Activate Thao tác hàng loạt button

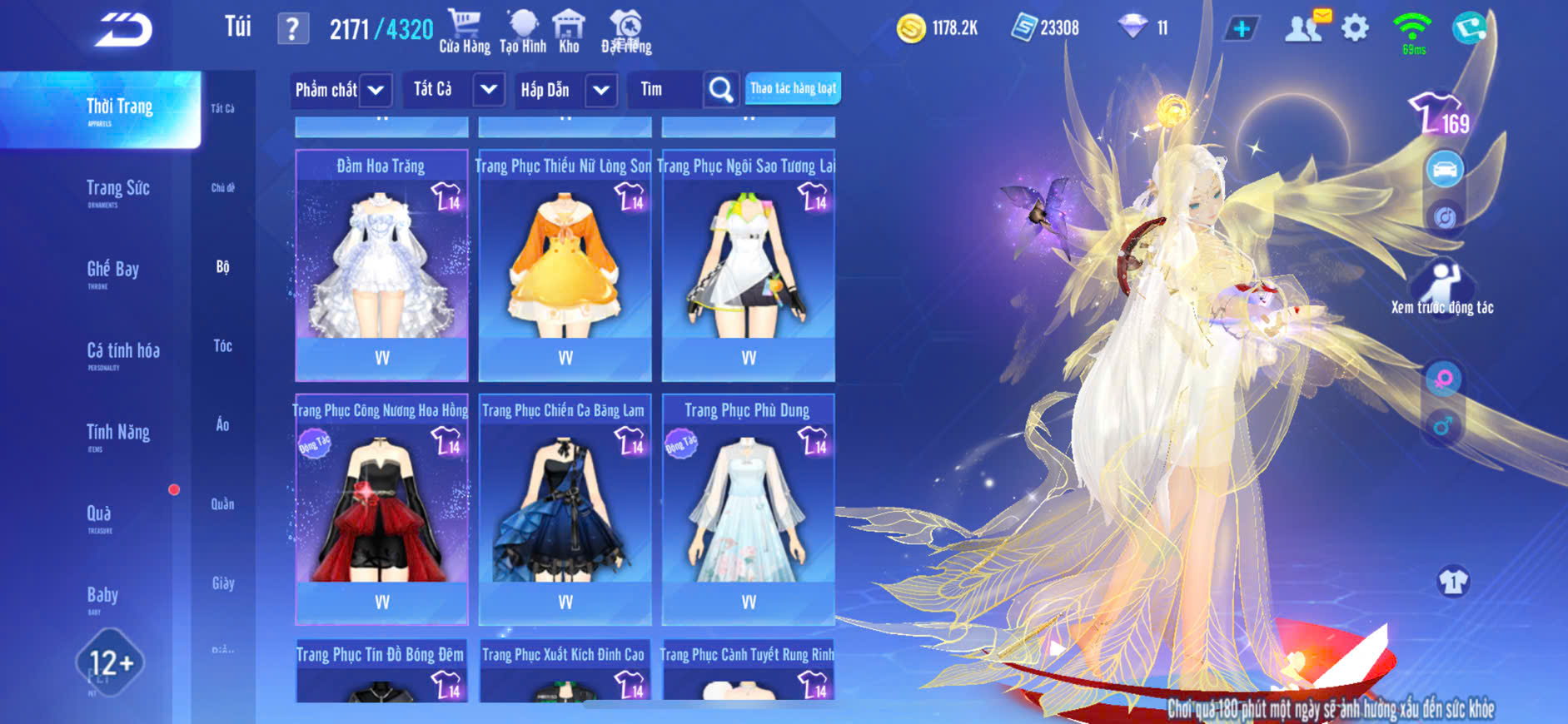tap(793, 88)
